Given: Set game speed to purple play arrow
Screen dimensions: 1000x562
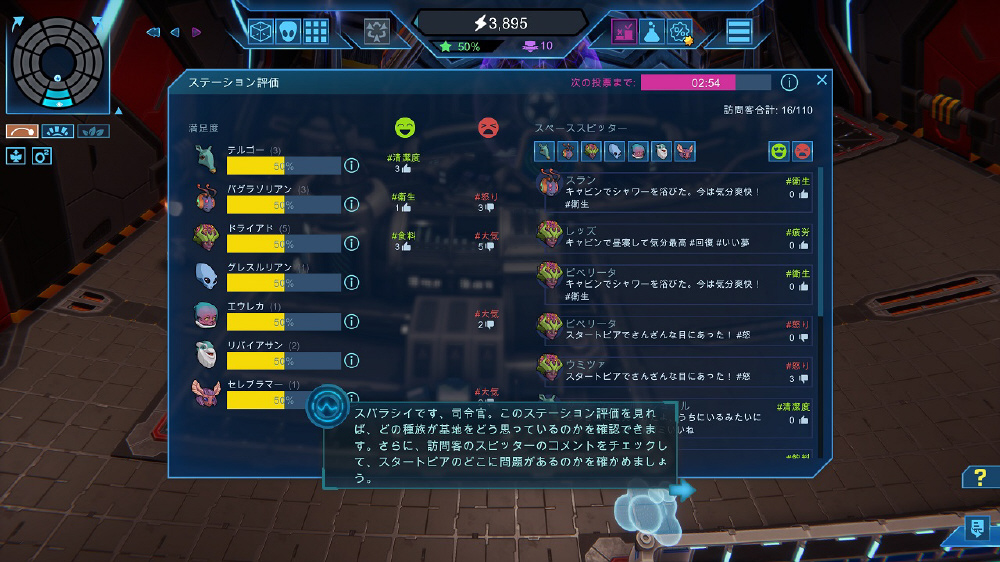Looking at the screenshot, I should [x=196, y=32].
